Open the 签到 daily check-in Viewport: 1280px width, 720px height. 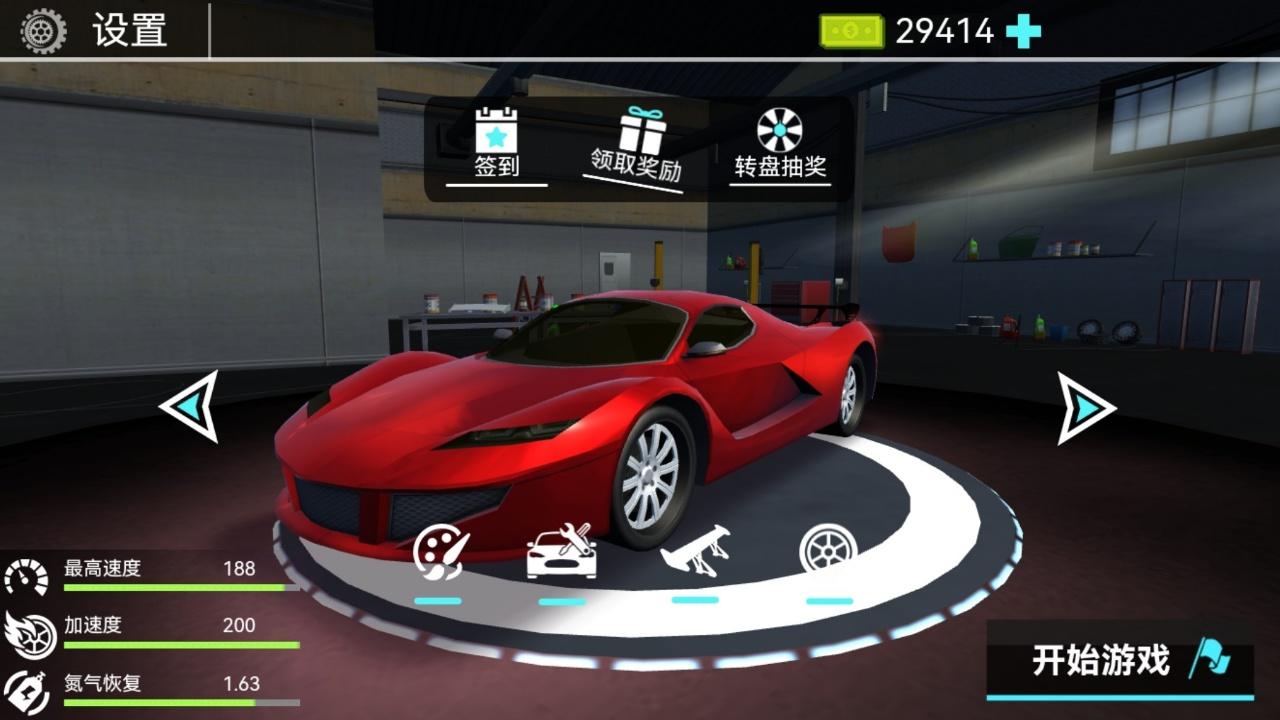coord(496,144)
